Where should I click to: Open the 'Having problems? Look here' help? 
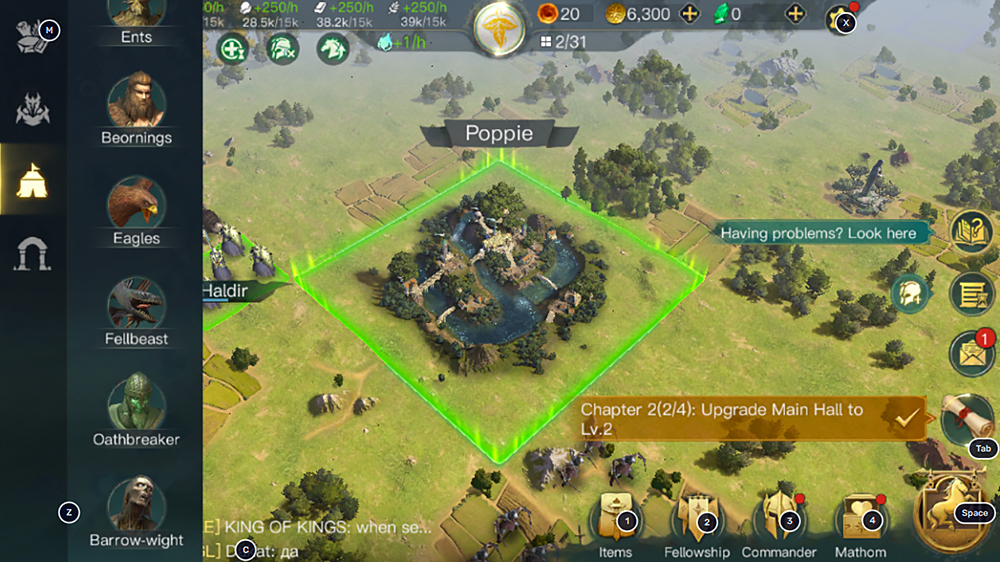[x=818, y=233]
